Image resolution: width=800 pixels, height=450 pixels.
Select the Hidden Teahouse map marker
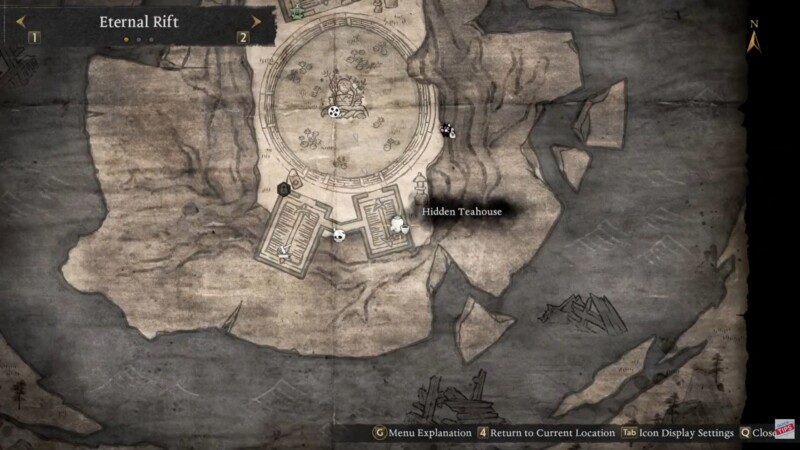(x=398, y=223)
